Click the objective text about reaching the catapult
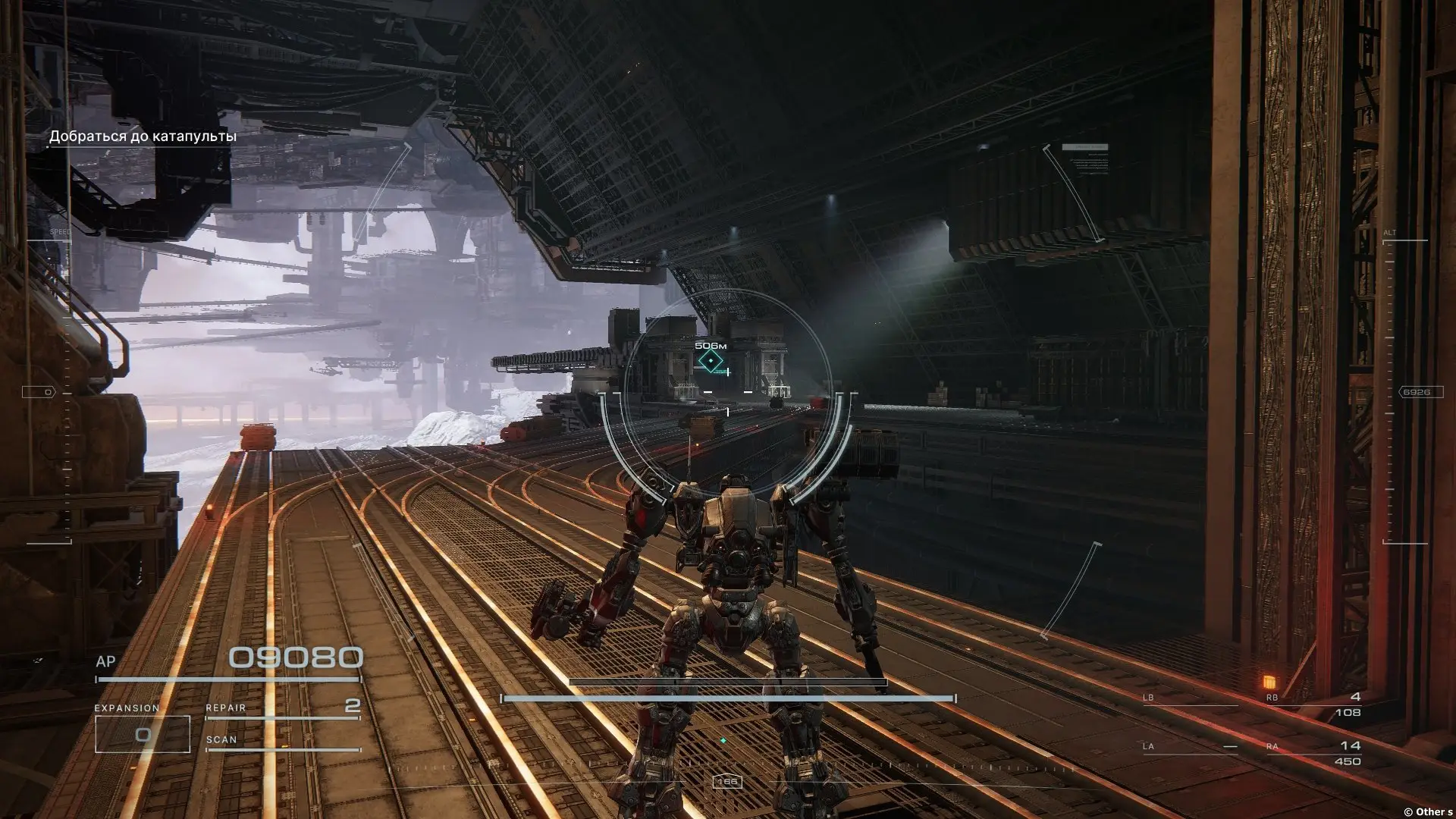The width and height of the screenshot is (1456, 819). [x=143, y=136]
